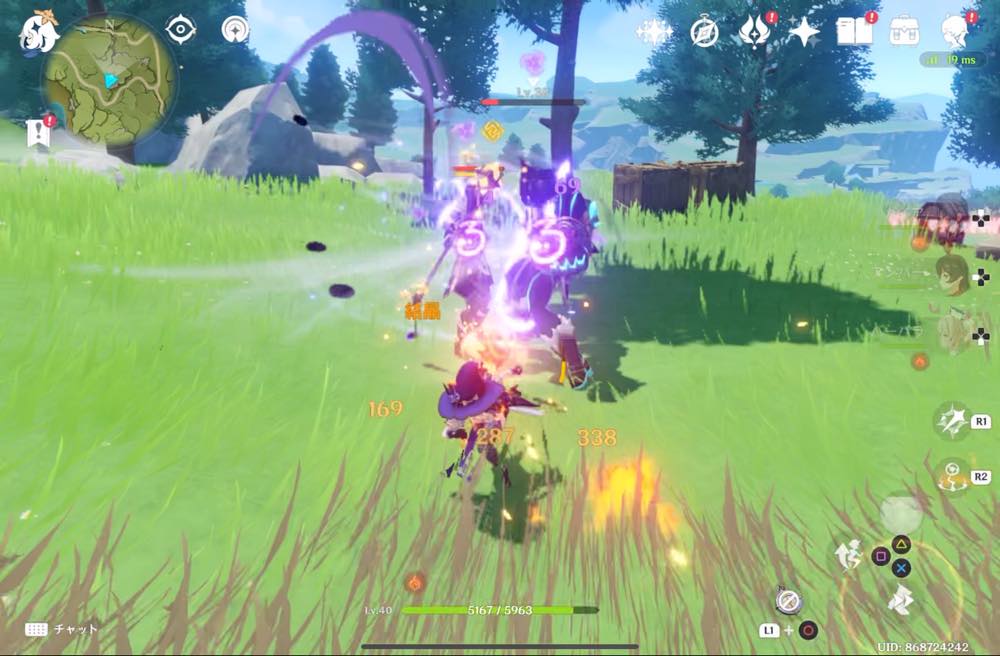Open the sparkling stars Wish icon

tap(653, 32)
